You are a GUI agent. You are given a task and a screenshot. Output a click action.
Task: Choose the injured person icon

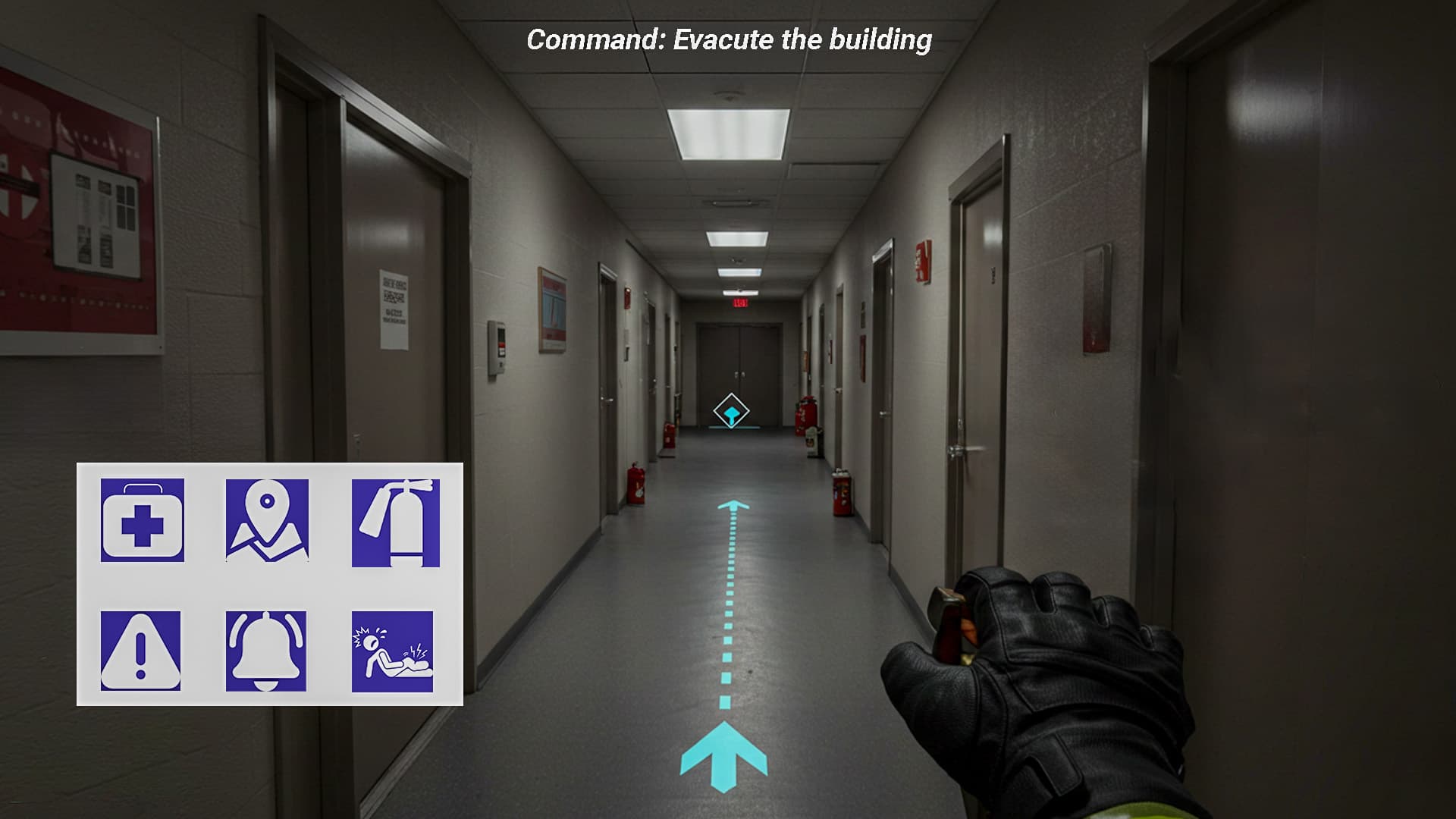click(394, 652)
